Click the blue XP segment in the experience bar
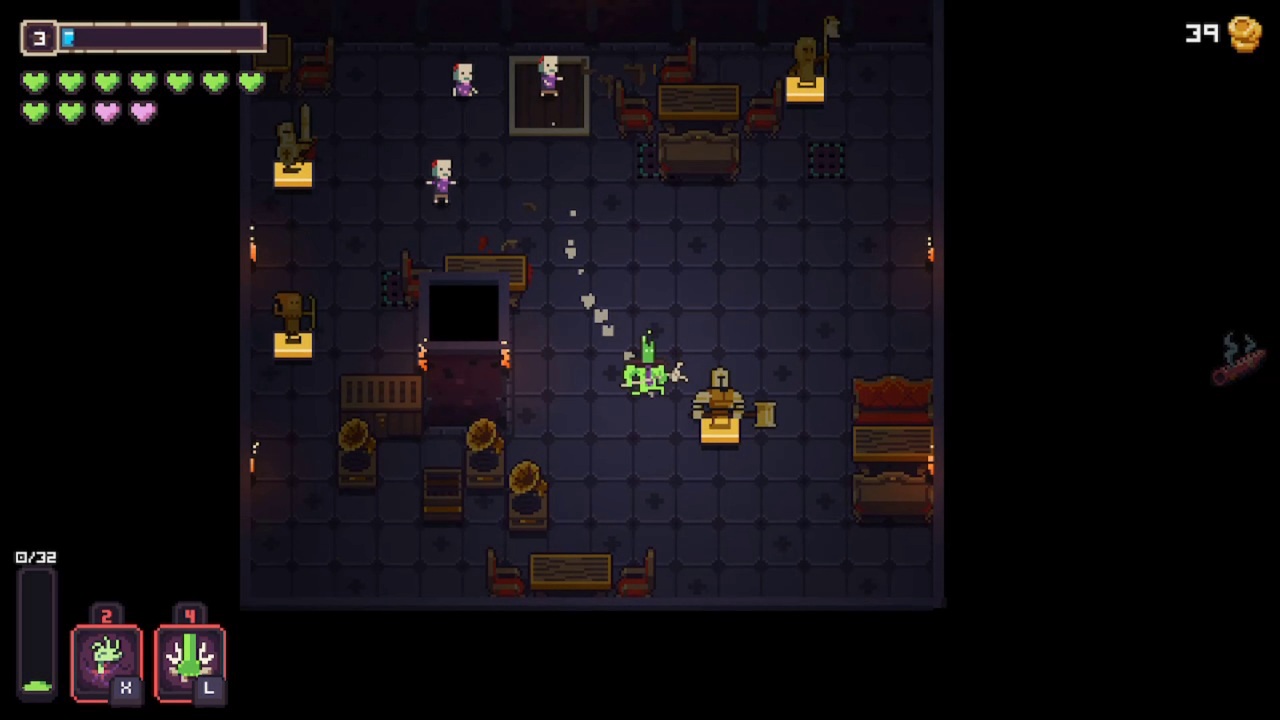The height and width of the screenshot is (720, 1280). (69, 37)
